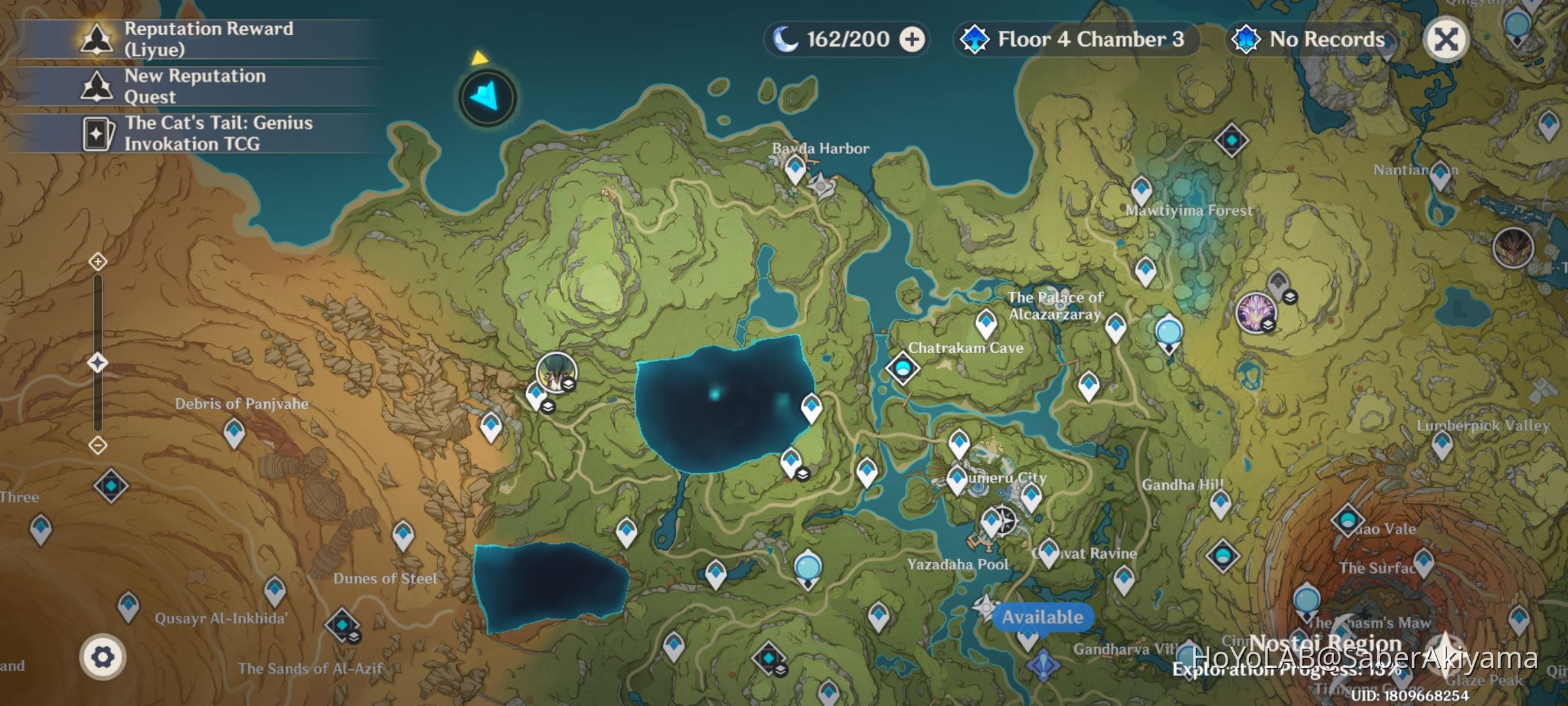Select the green bird boss portrait west of the lake
1568x706 pixels.
(556, 373)
